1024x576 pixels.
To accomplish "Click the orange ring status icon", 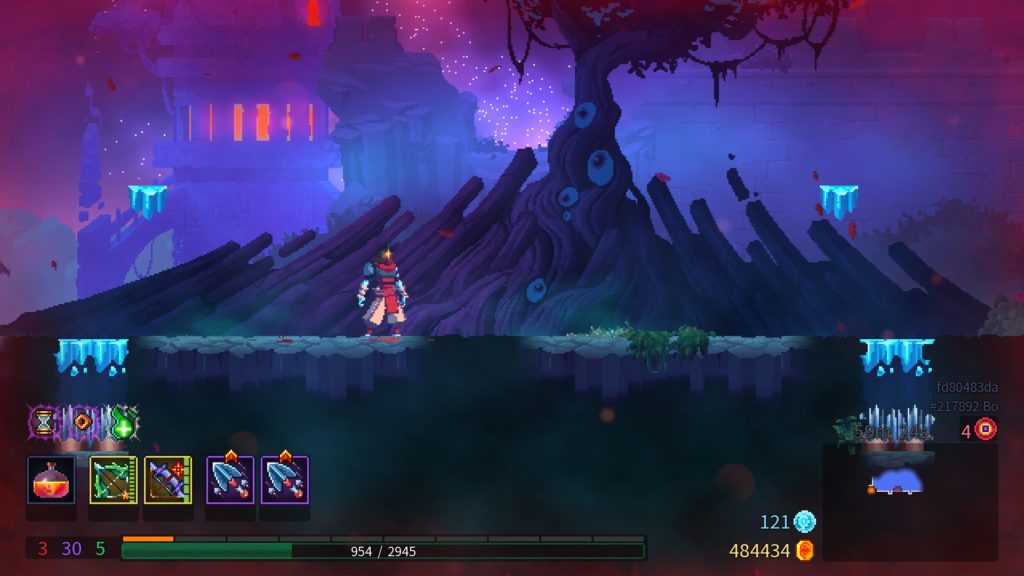I will [83, 422].
